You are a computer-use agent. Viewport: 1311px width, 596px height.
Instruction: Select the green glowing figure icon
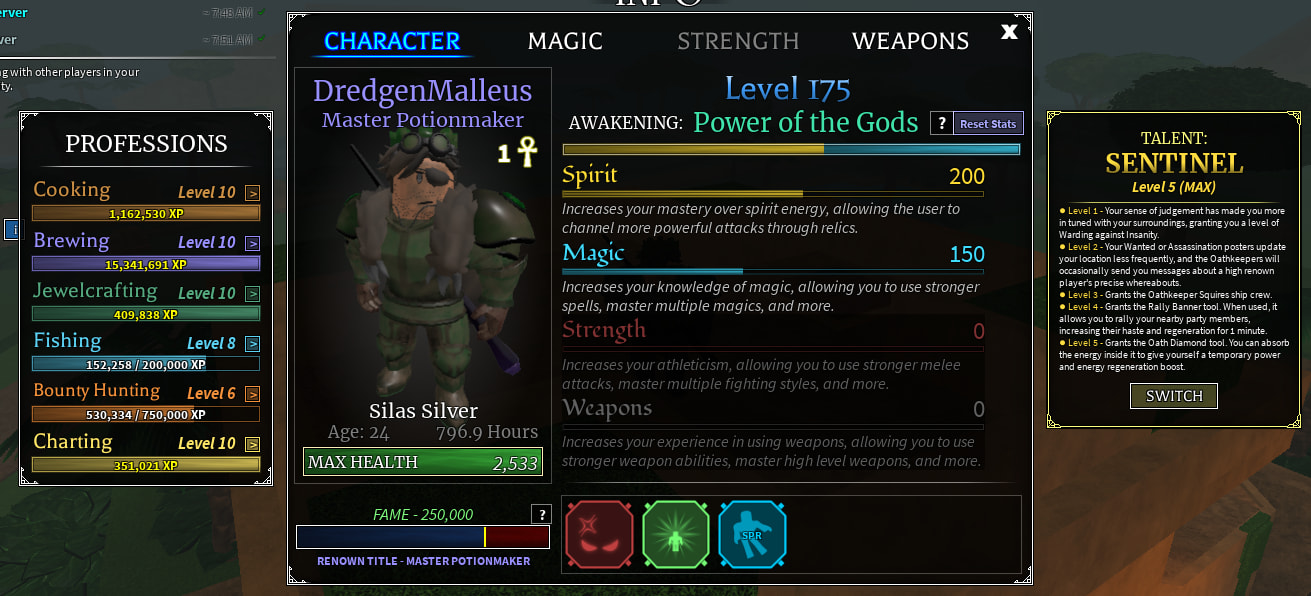point(676,534)
